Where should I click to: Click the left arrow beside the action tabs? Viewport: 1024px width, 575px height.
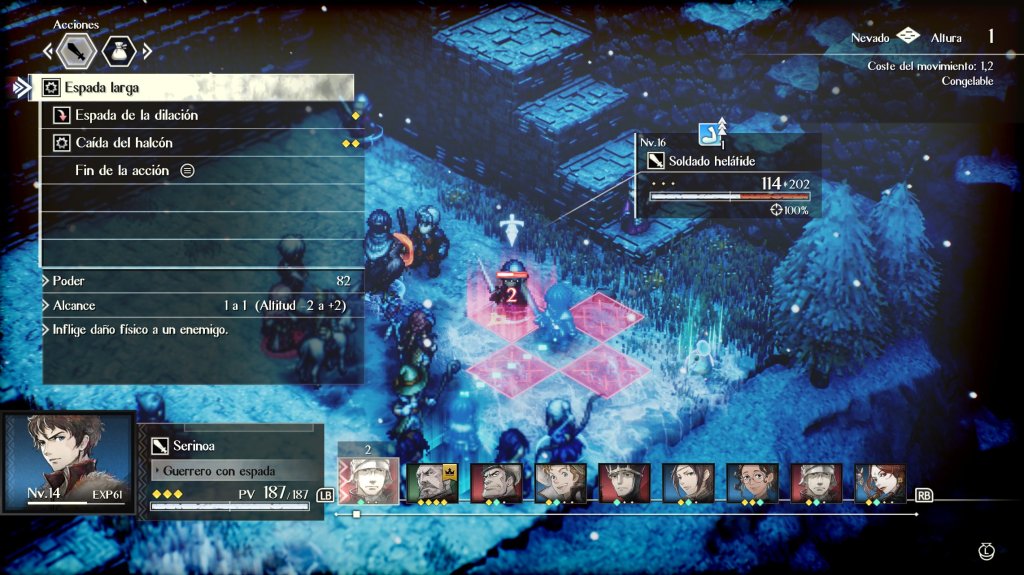coord(46,51)
